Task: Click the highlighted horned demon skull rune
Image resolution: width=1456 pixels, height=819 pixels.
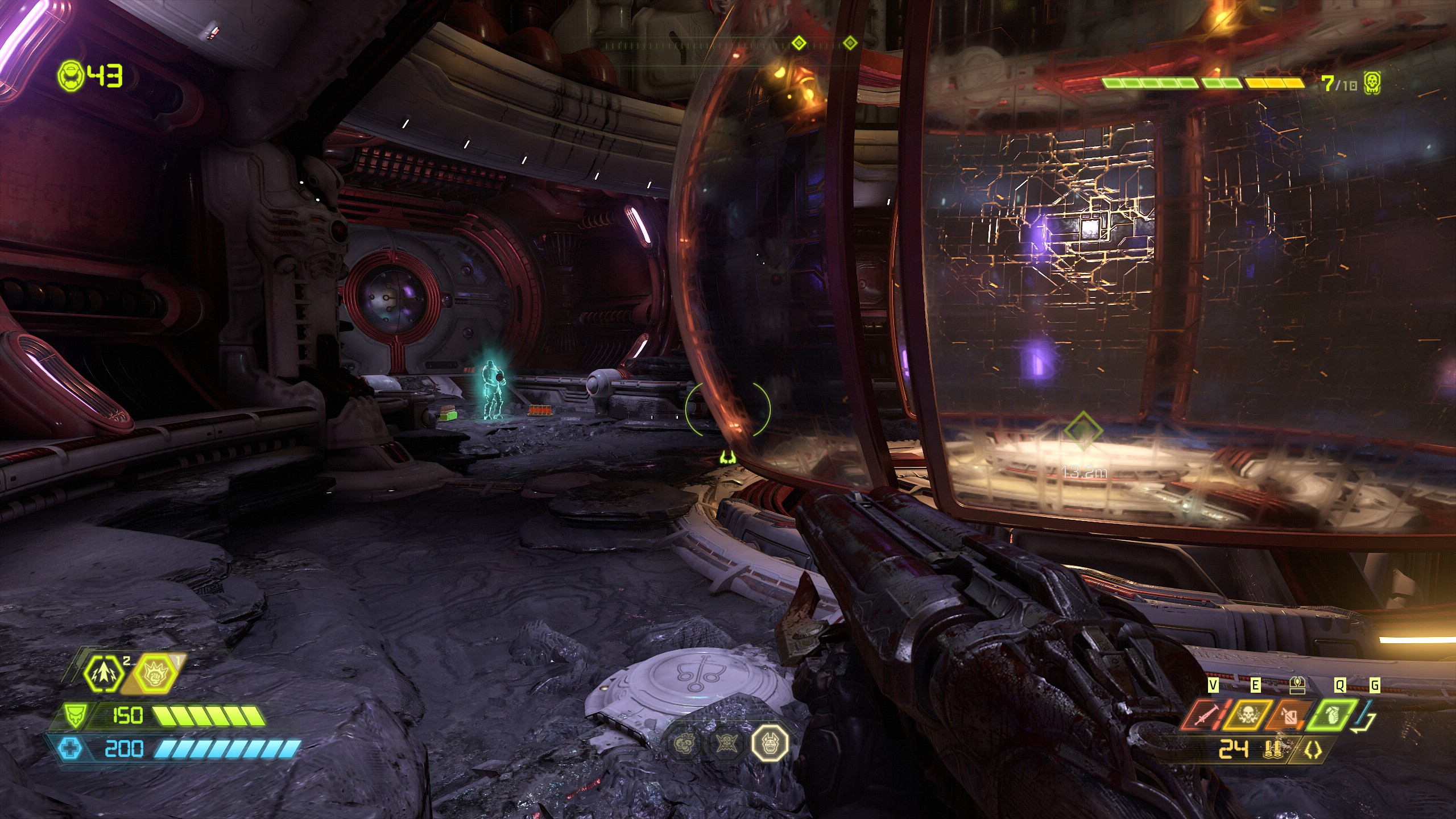Action: coord(770,742)
